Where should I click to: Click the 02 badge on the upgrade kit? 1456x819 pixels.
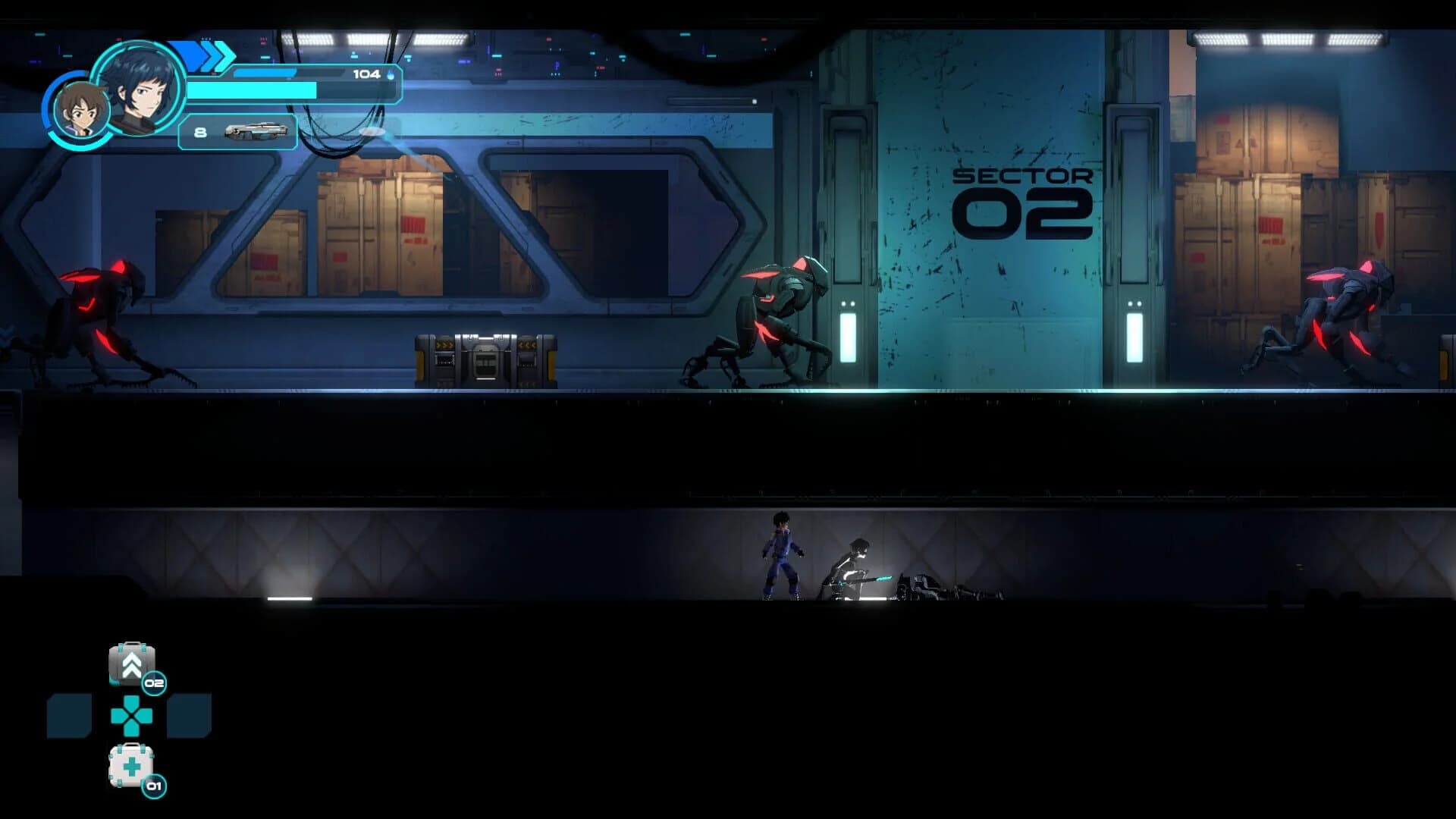[x=154, y=682]
